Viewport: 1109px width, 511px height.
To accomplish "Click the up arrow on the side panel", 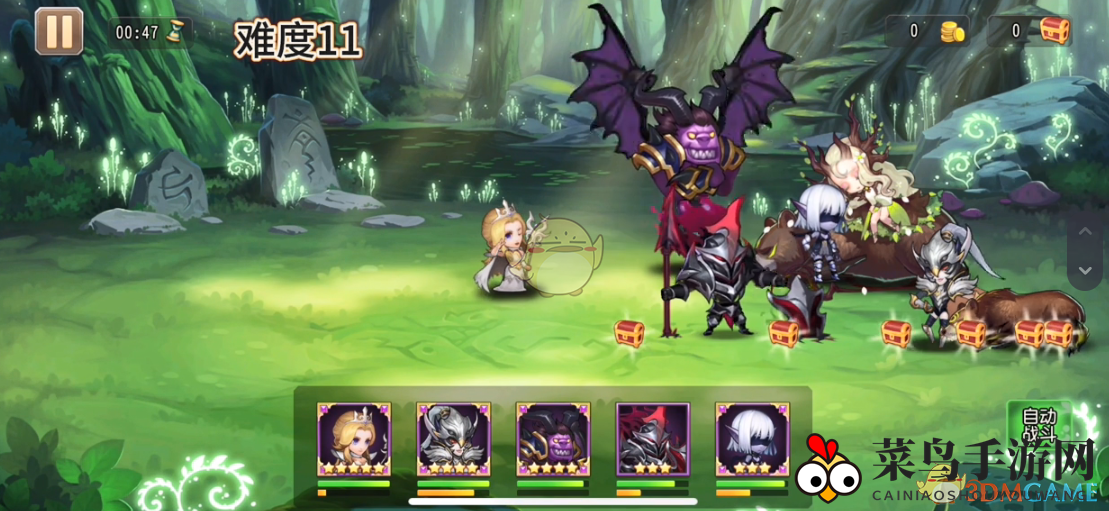I will tap(1084, 232).
